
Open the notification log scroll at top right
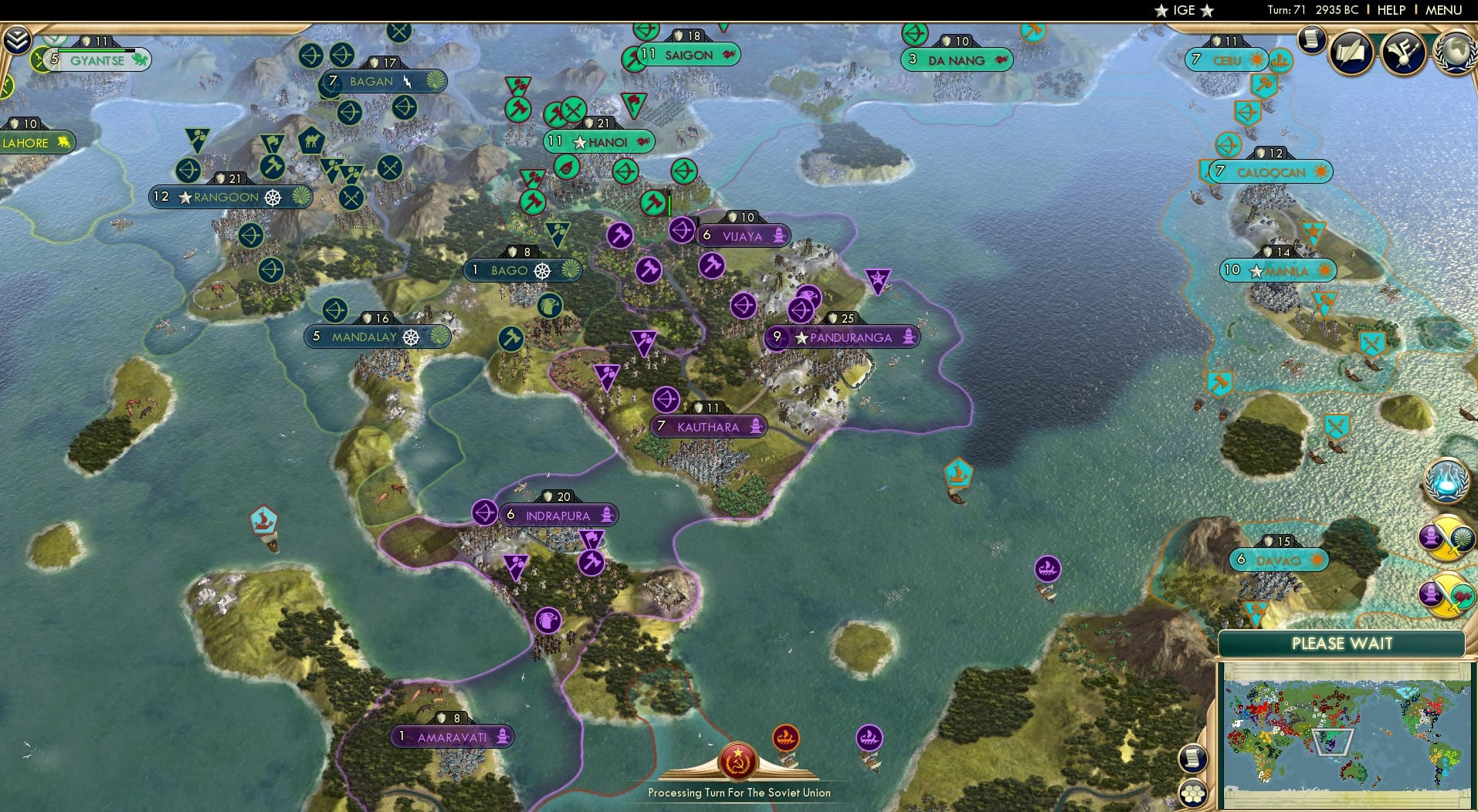pyautogui.click(x=1310, y=40)
